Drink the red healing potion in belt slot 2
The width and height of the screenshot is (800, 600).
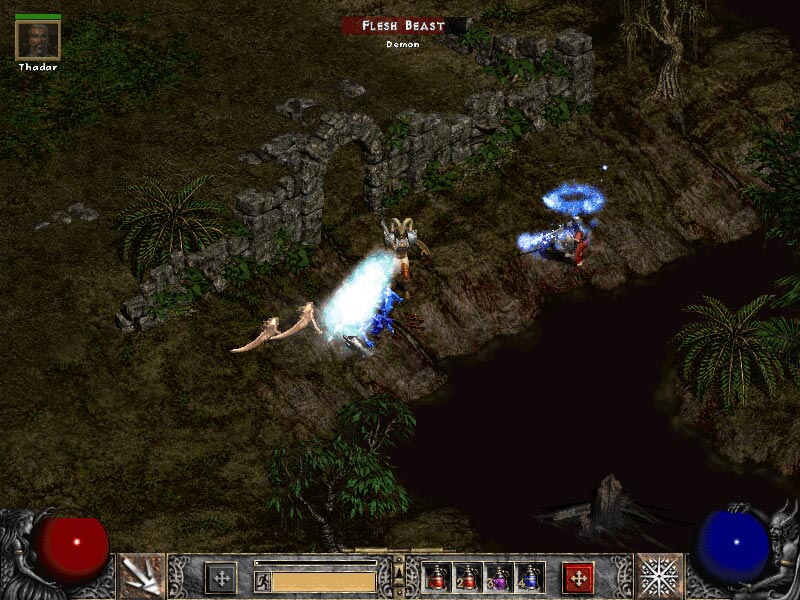(467, 577)
